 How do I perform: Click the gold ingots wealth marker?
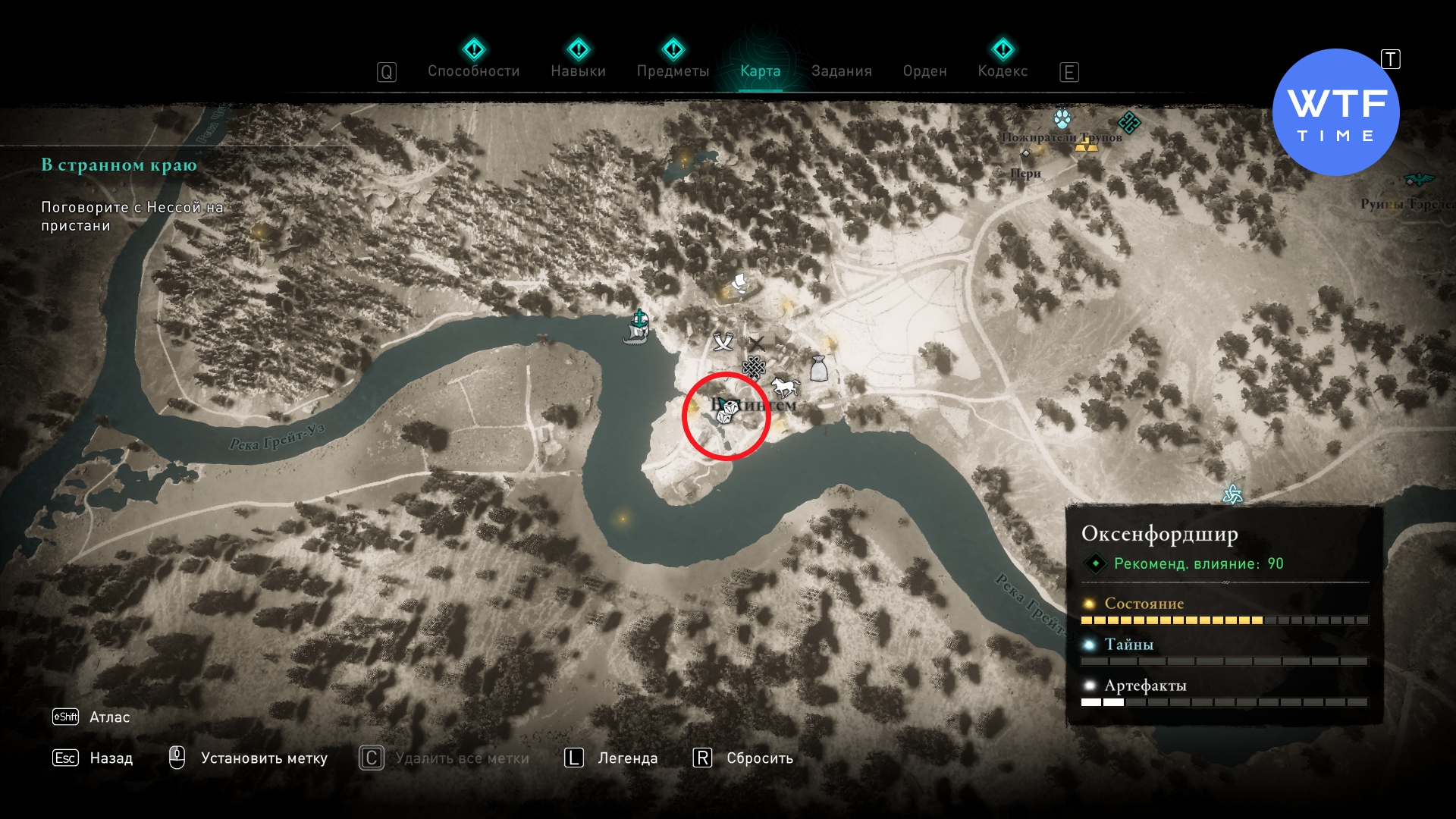point(1086,143)
